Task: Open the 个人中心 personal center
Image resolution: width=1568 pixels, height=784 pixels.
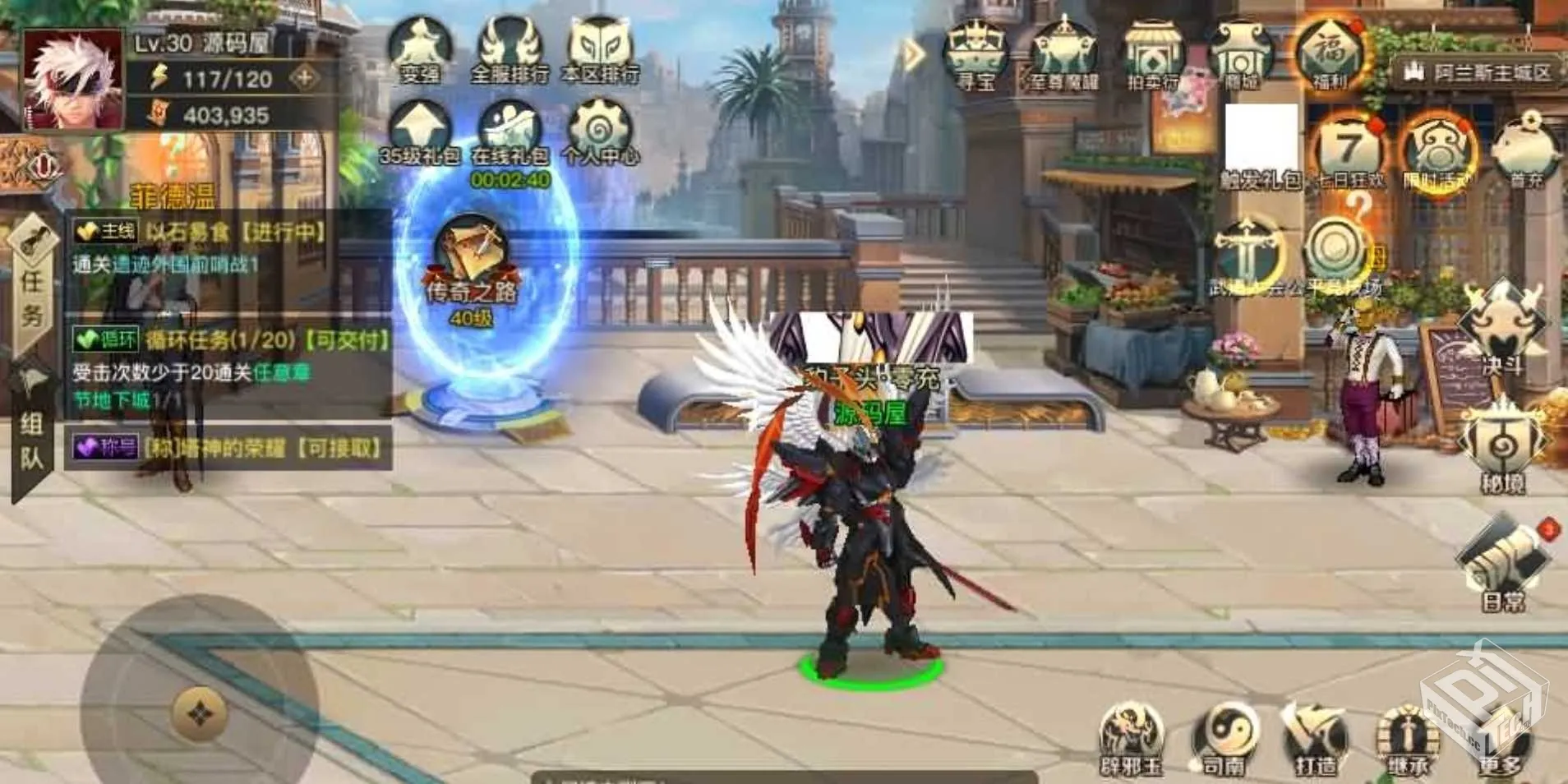Action: [x=600, y=131]
